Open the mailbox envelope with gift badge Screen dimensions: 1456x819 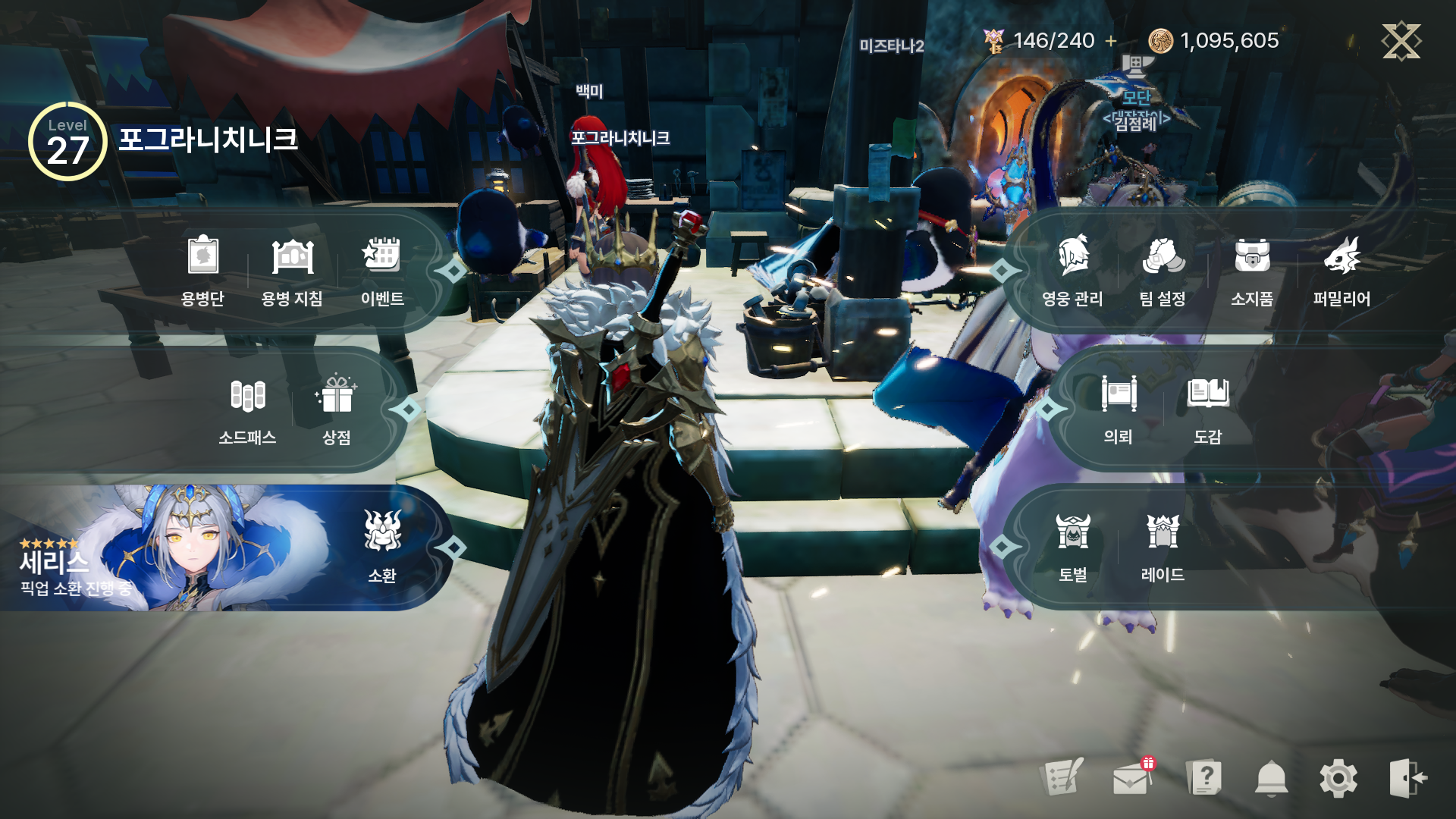coord(1131,777)
